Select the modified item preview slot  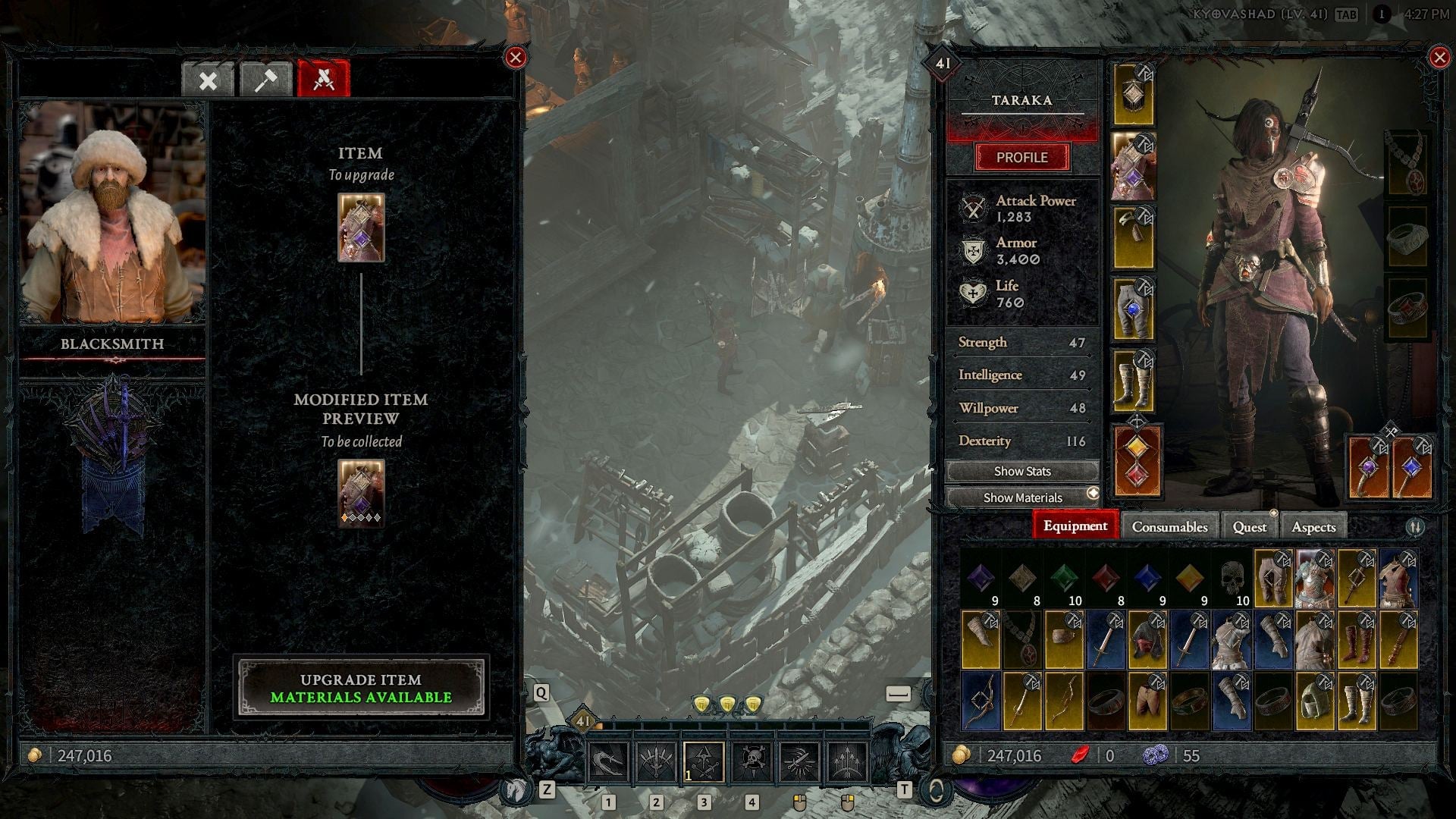pyautogui.click(x=361, y=493)
